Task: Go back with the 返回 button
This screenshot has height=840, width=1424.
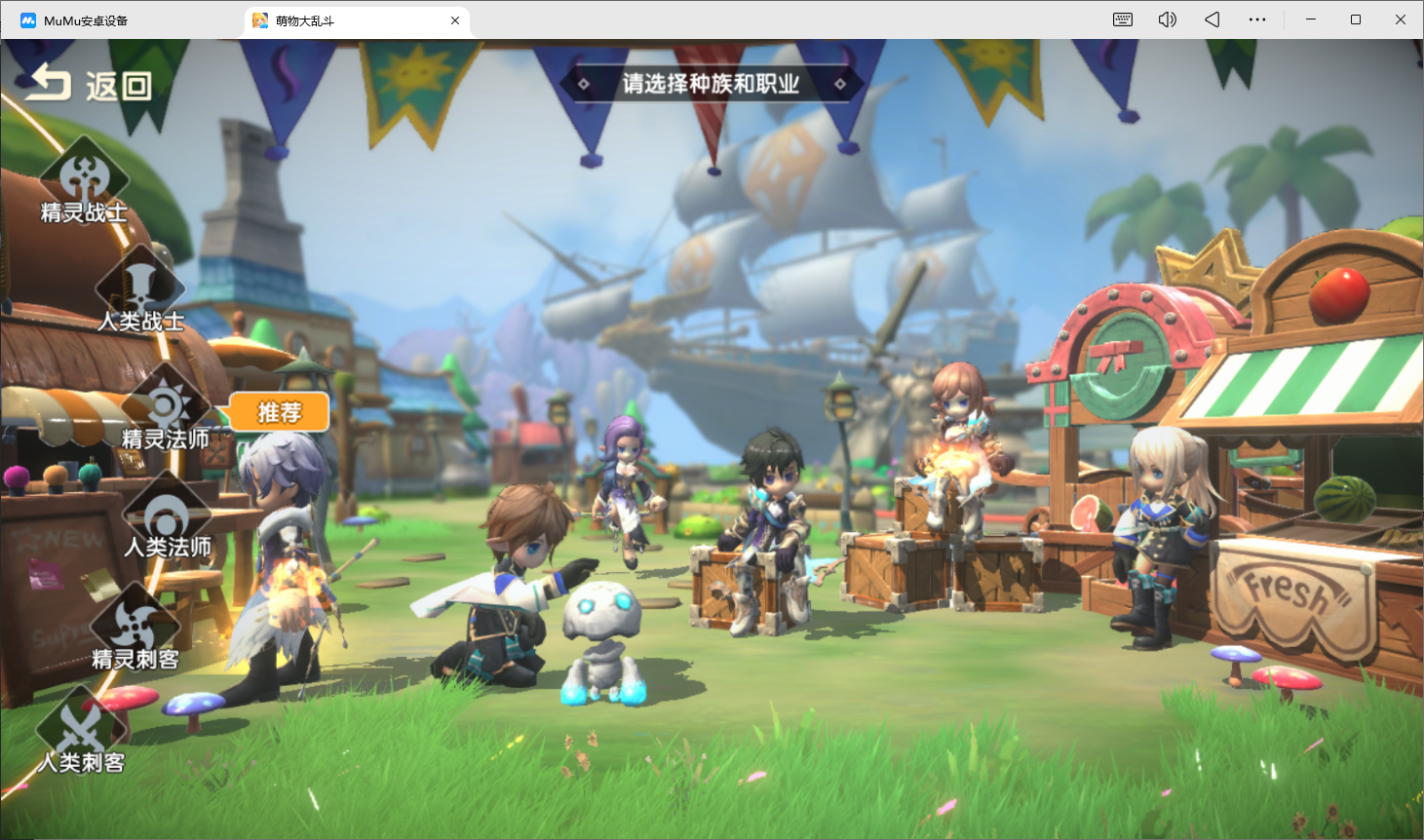Action: click(88, 86)
